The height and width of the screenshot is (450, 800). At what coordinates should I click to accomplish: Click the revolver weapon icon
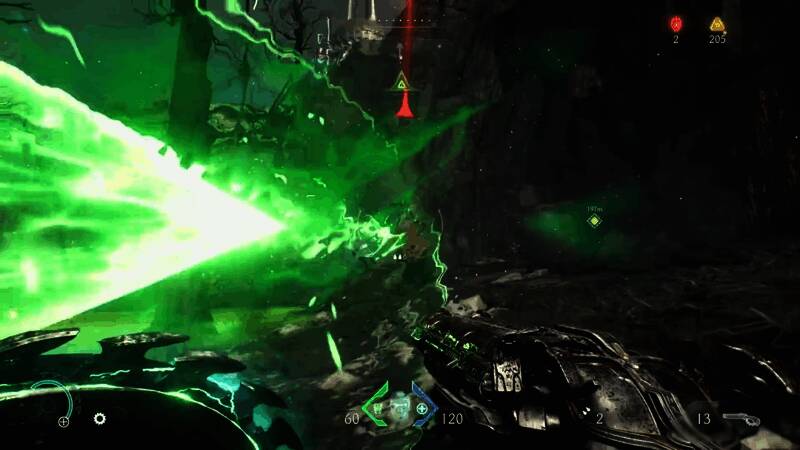tap(739, 418)
